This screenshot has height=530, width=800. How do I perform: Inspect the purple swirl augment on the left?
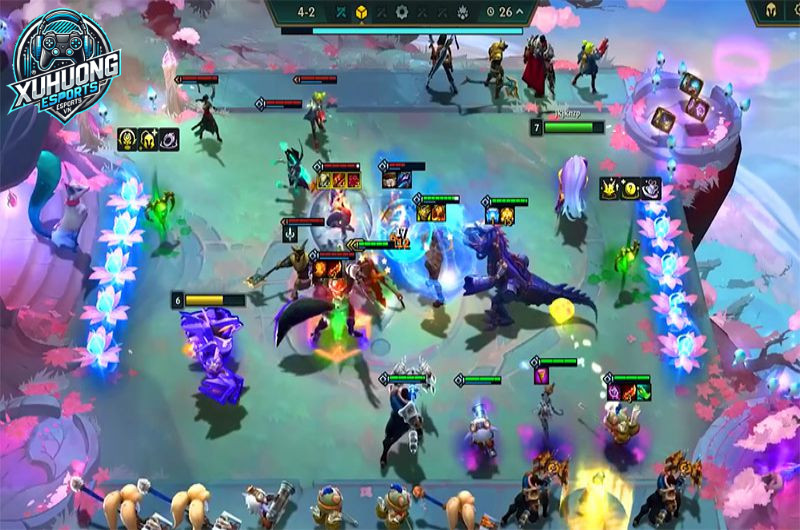(x=168, y=140)
